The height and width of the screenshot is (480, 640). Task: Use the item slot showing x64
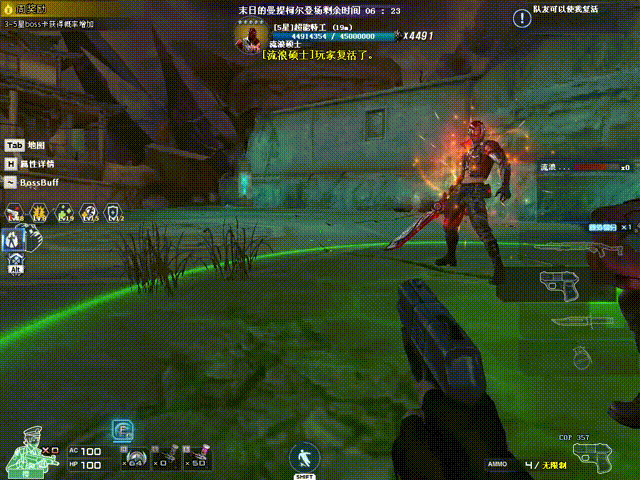(133, 457)
